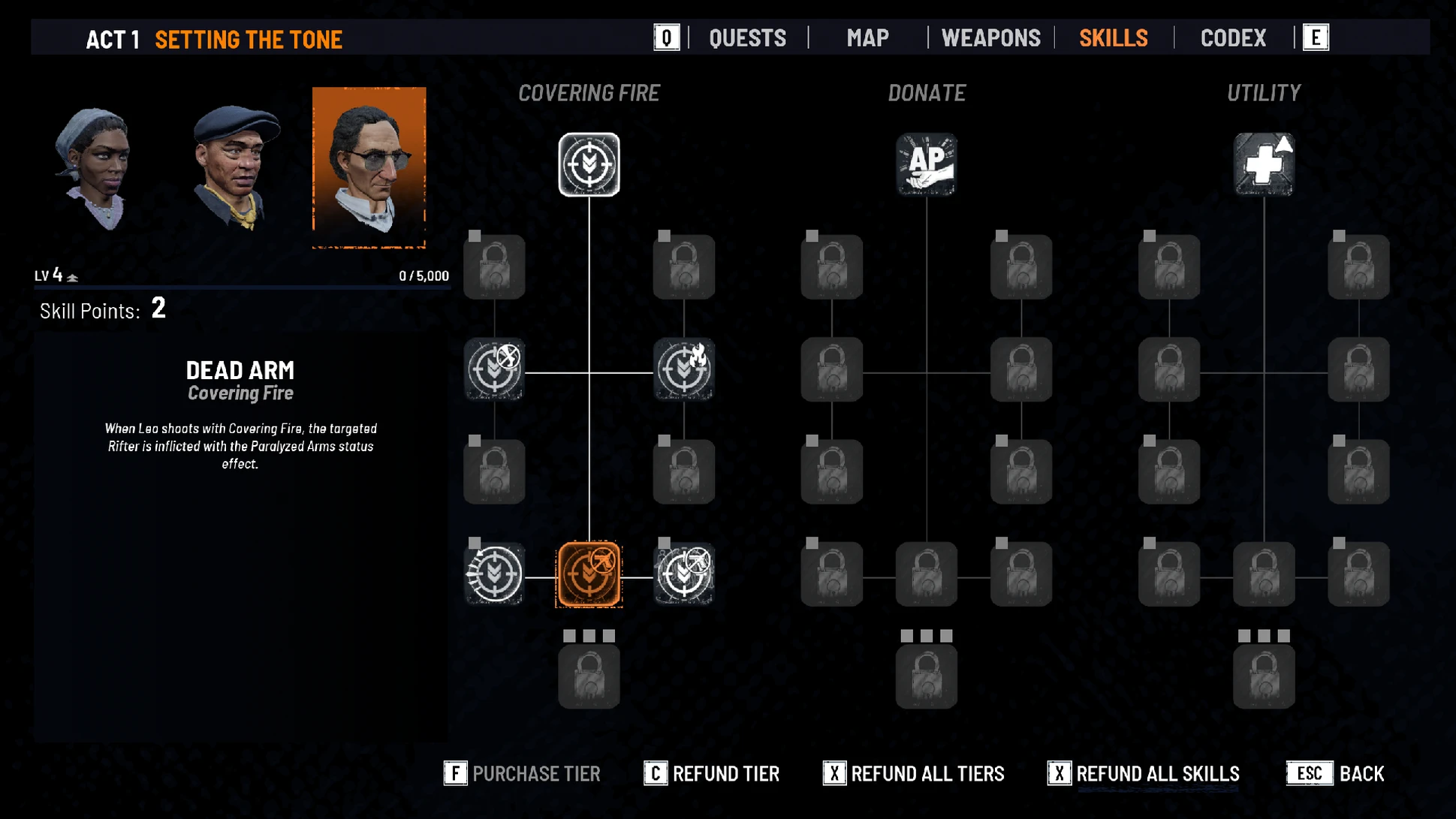Go back with the Back button
The width and height of the screenshot is (1456, 819).
(1335, 773)
